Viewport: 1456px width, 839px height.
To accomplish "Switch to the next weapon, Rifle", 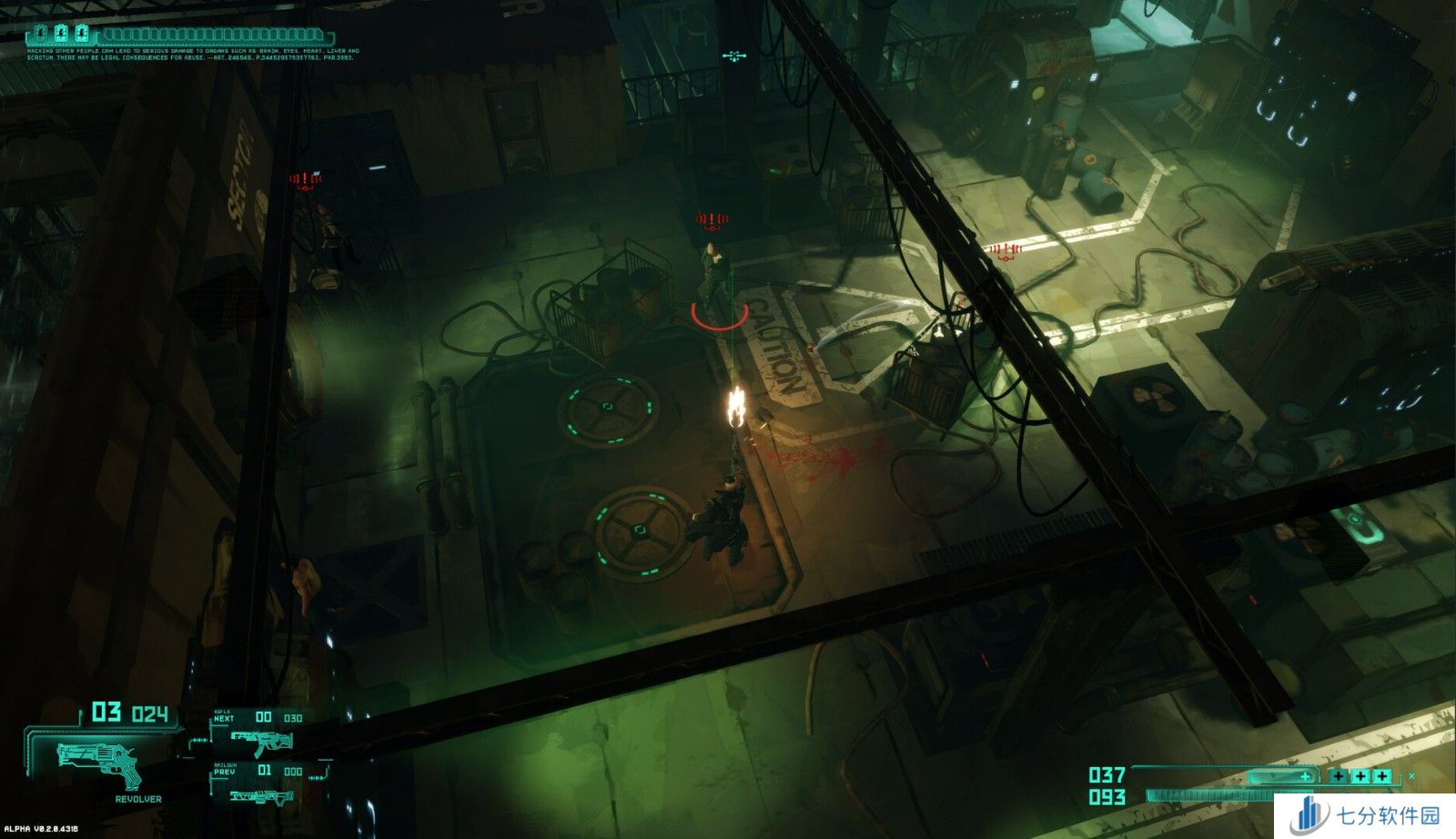I will [259, 740].
